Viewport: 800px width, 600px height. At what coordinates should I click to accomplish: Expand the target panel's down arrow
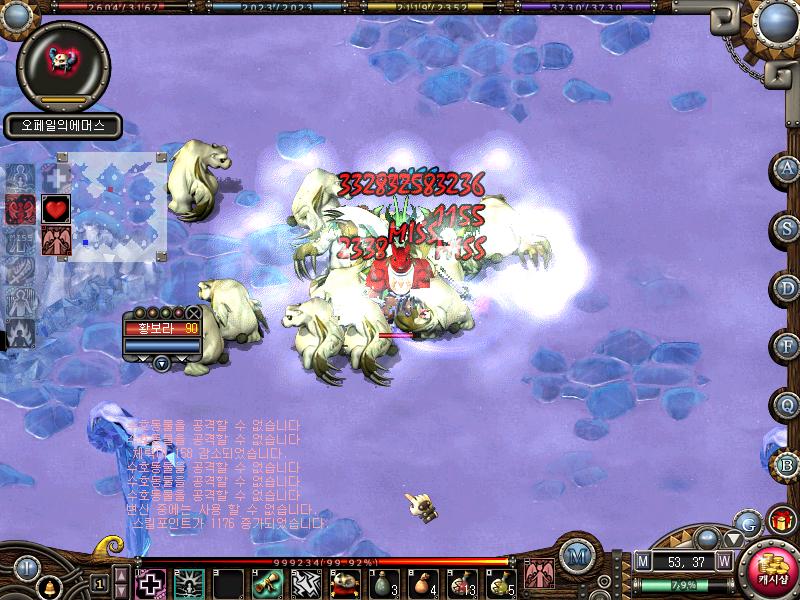[x=162, y=363]
